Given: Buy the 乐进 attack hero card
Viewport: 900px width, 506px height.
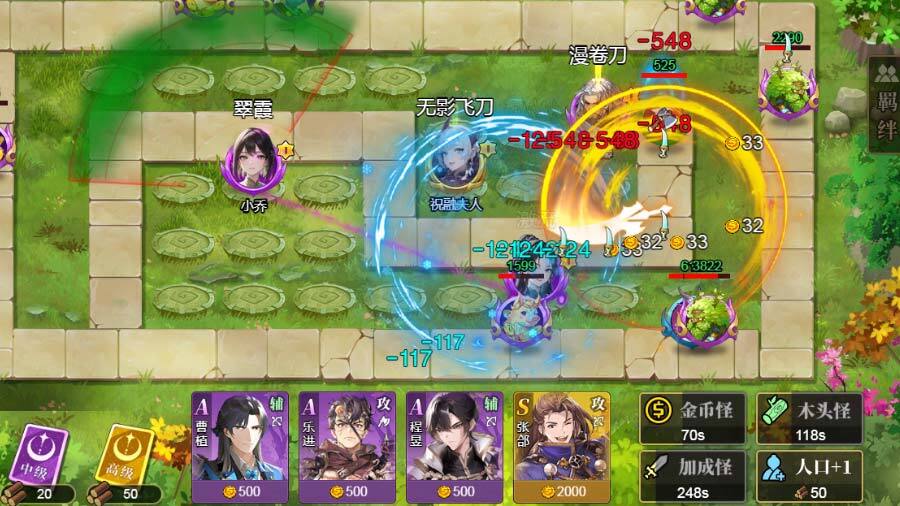Looking at the screenshot, I should 348,446.
